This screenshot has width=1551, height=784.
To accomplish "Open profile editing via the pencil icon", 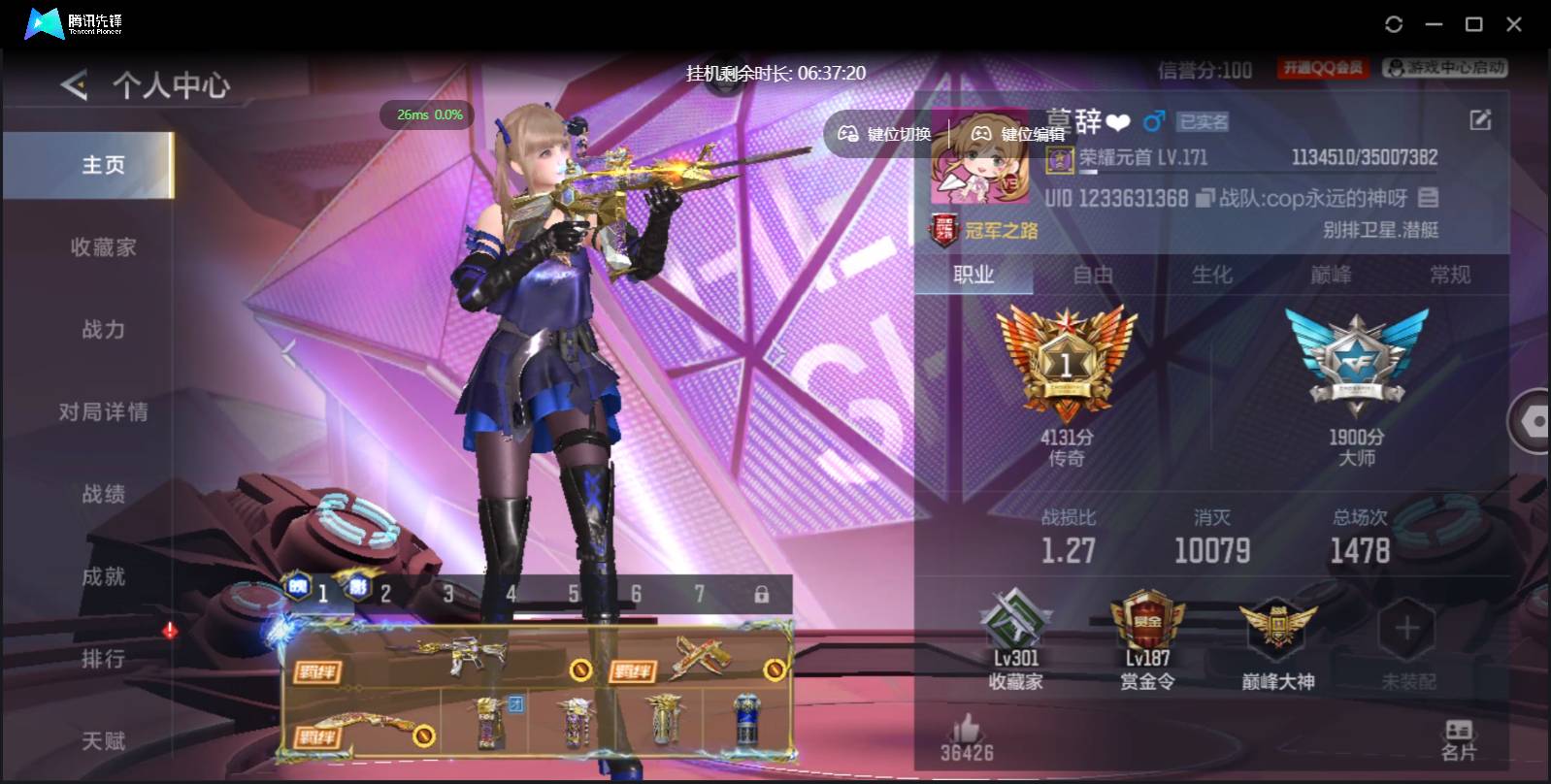I will [1479, 119].
